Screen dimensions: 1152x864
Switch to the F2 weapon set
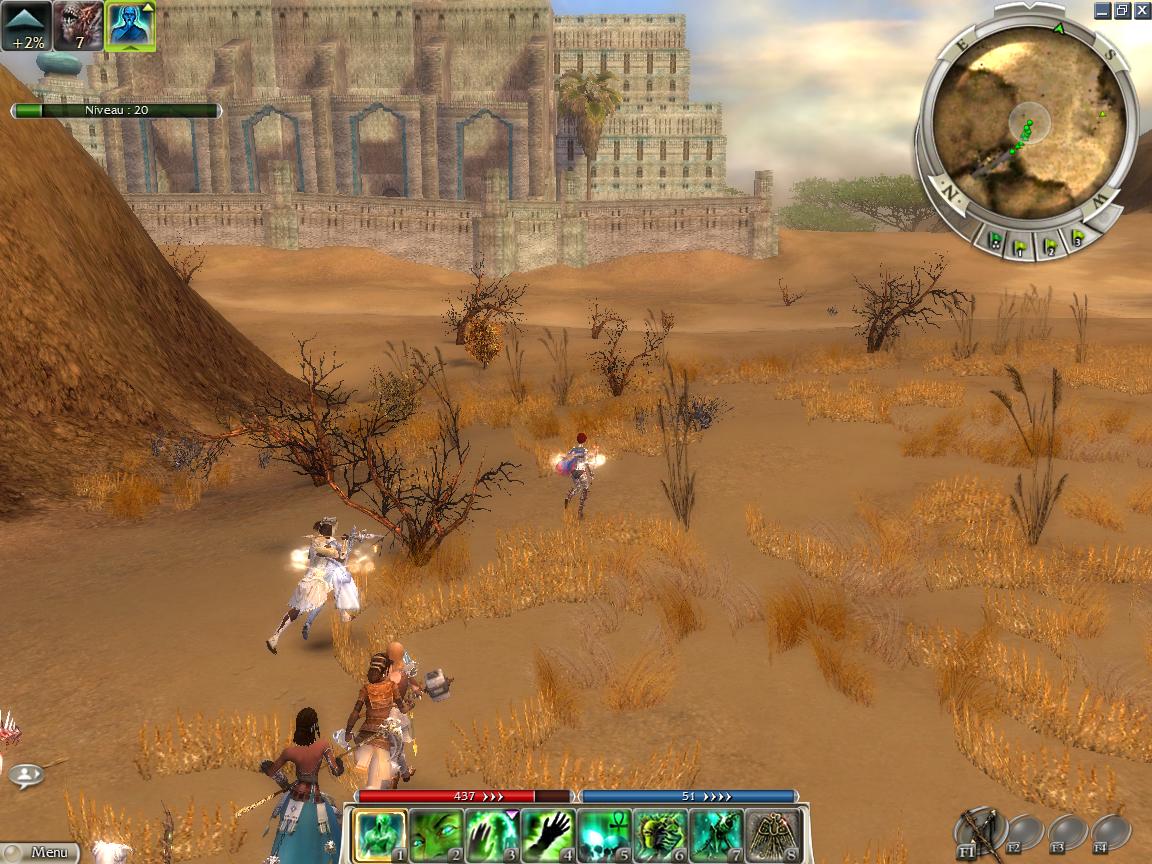point(1025,832)
